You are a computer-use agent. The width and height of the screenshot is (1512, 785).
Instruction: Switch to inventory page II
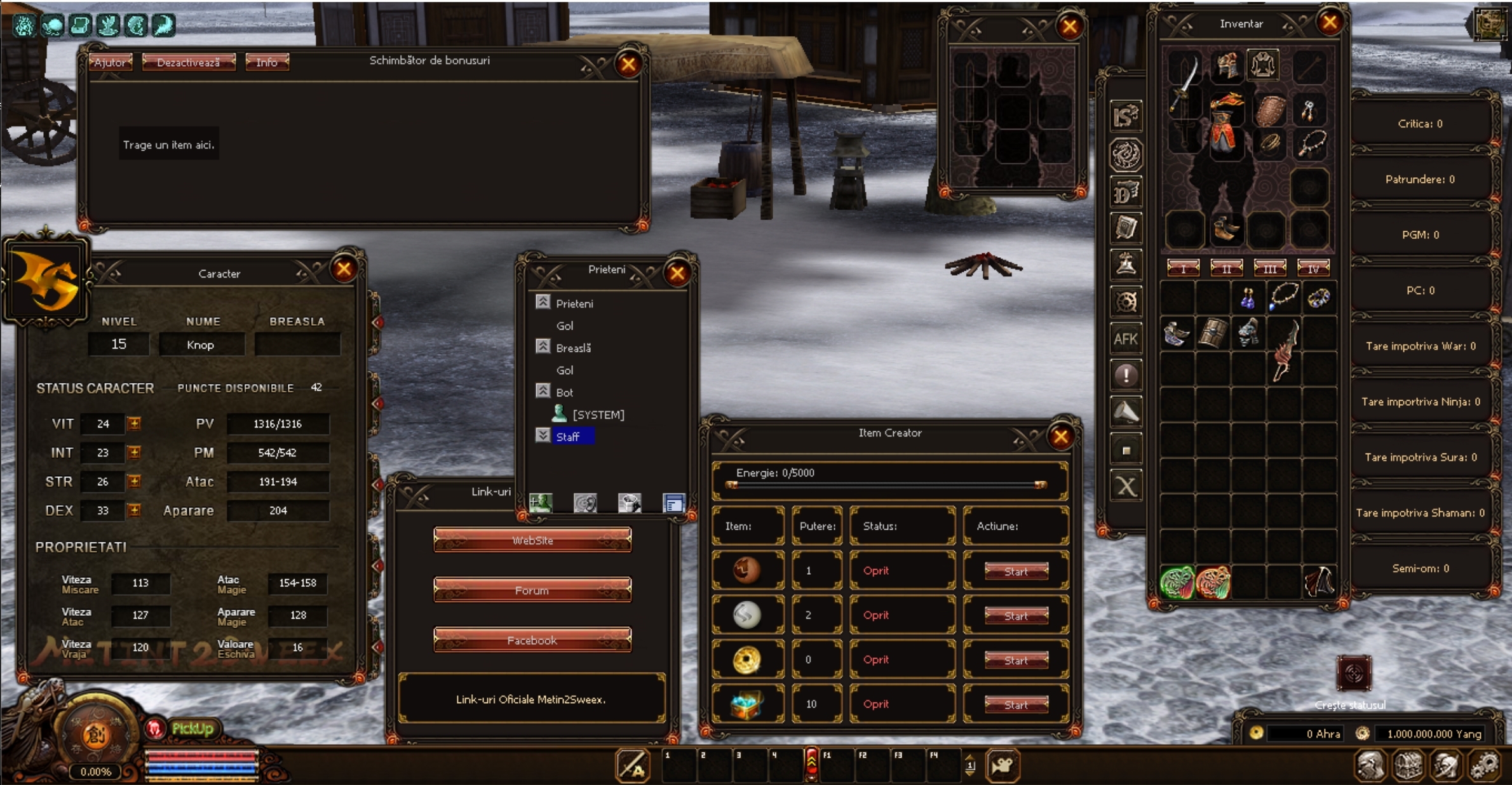point(1226,268)
